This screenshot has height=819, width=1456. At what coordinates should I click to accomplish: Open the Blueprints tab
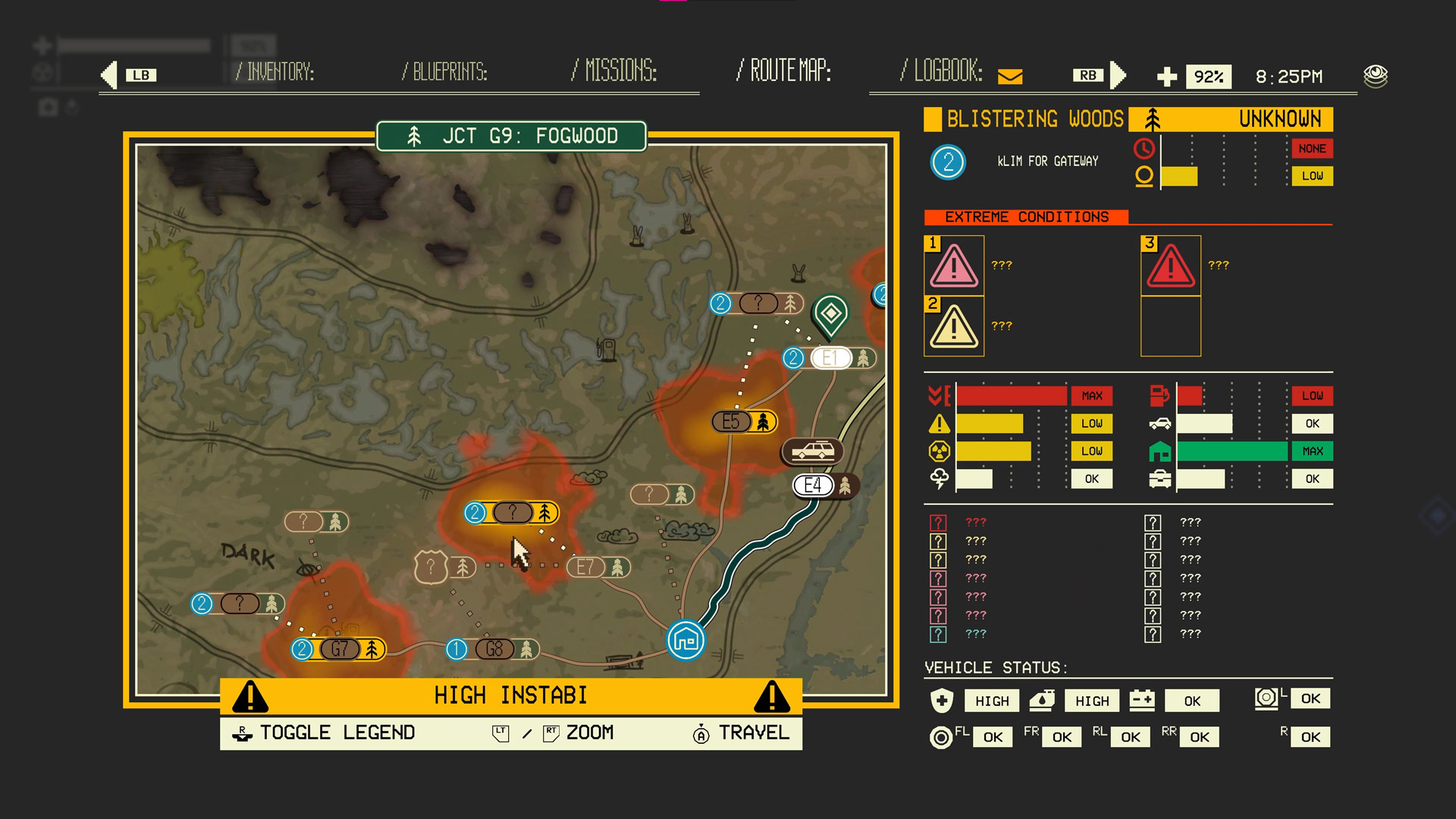pos(444,72)
